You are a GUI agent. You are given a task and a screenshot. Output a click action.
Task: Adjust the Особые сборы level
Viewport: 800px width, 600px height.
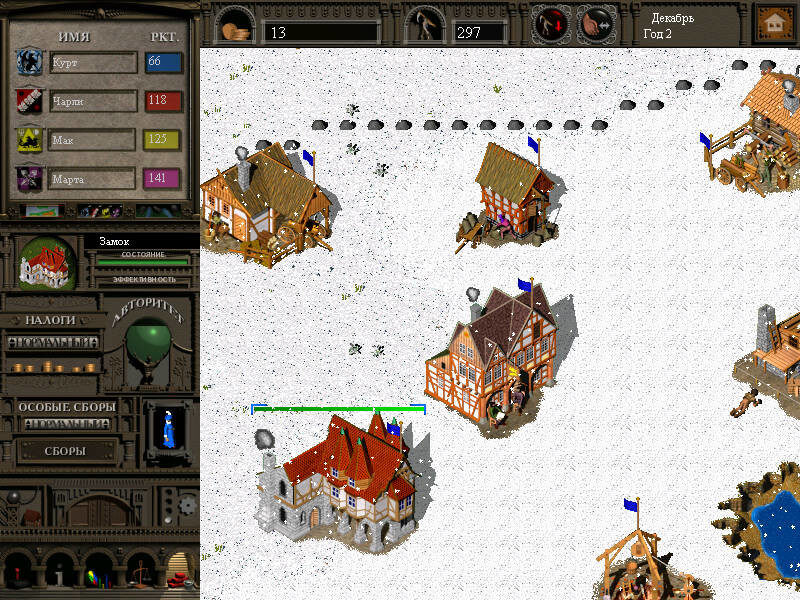[x=66, y=424]
